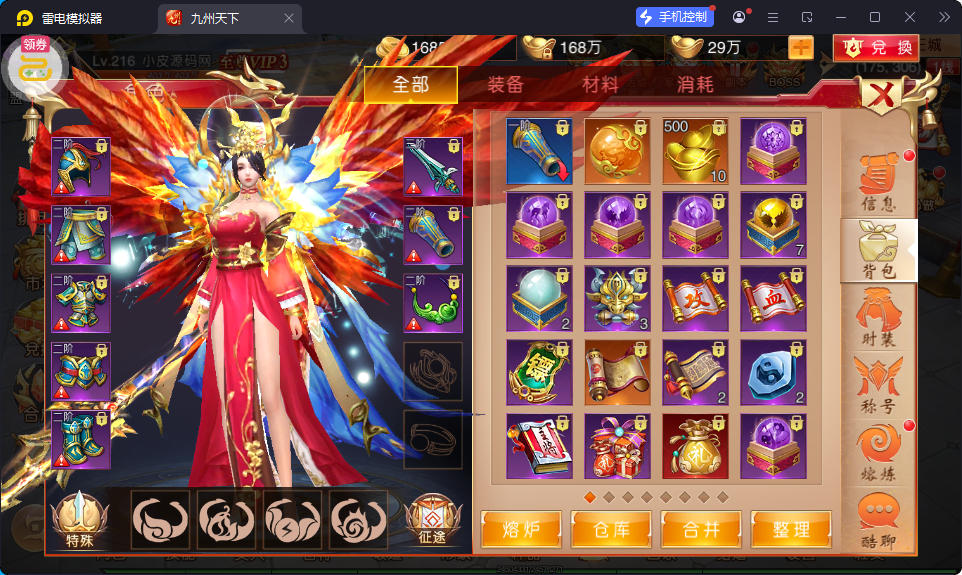Open the 特殊 equipment button
The image size is (962, 575).
click(x=79, y=522)
